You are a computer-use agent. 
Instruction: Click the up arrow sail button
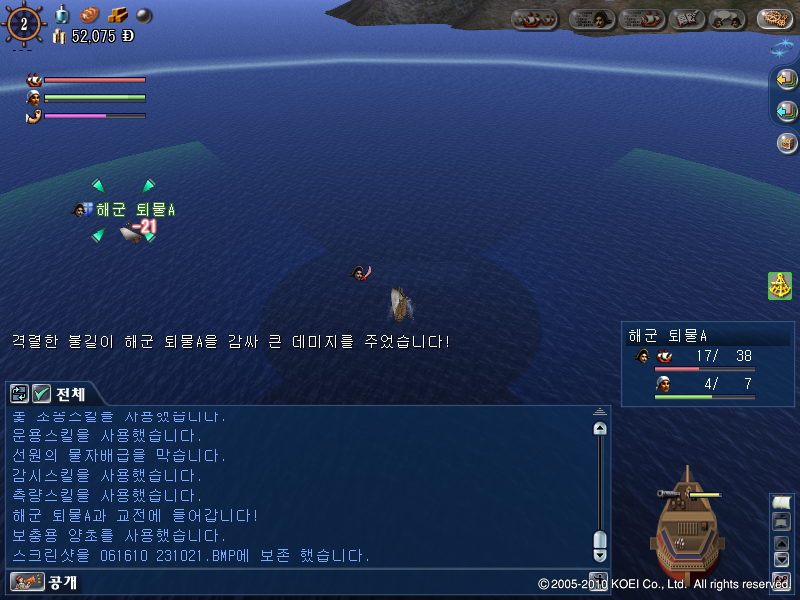(x=782, y=543)
